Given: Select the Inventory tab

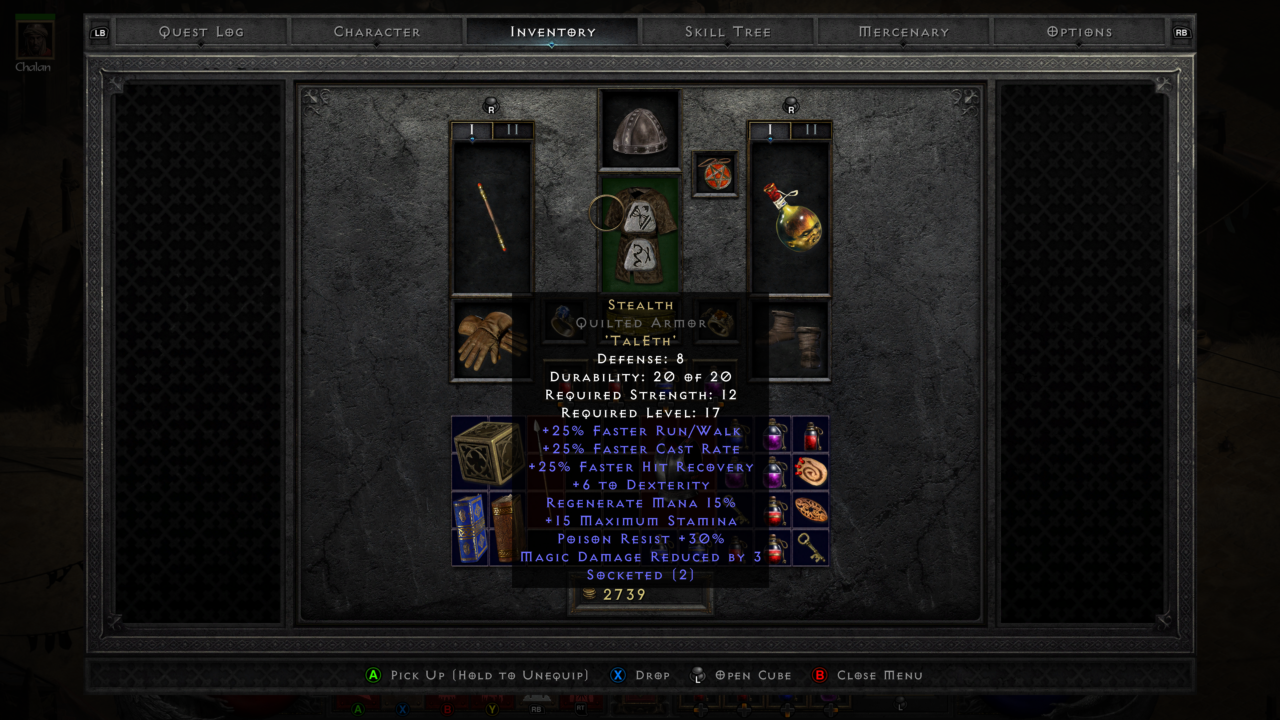Looking at the screenshot, I should pyautogui.click(x=552, y=32).
